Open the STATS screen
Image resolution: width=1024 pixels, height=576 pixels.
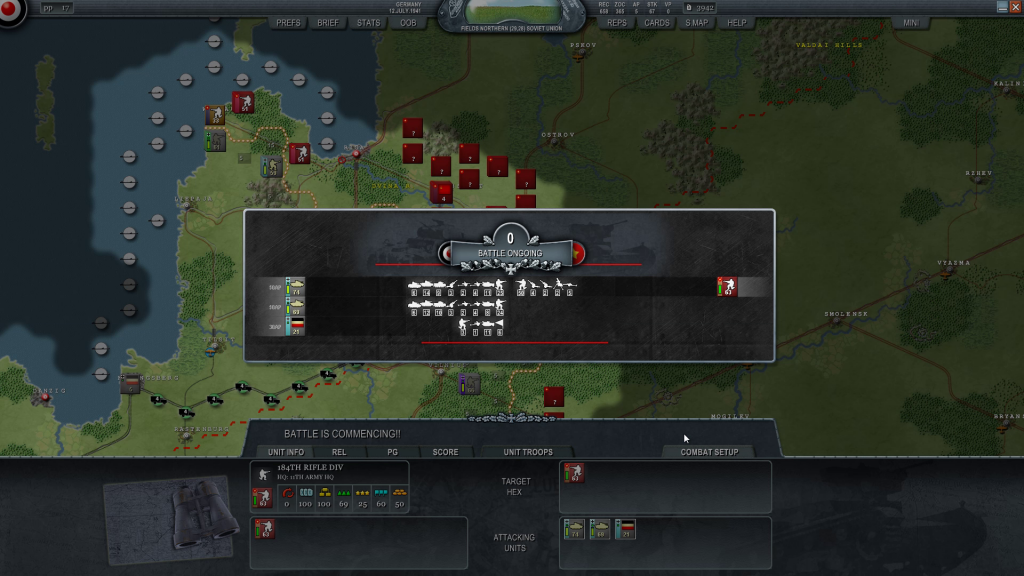tap(368, 22)
